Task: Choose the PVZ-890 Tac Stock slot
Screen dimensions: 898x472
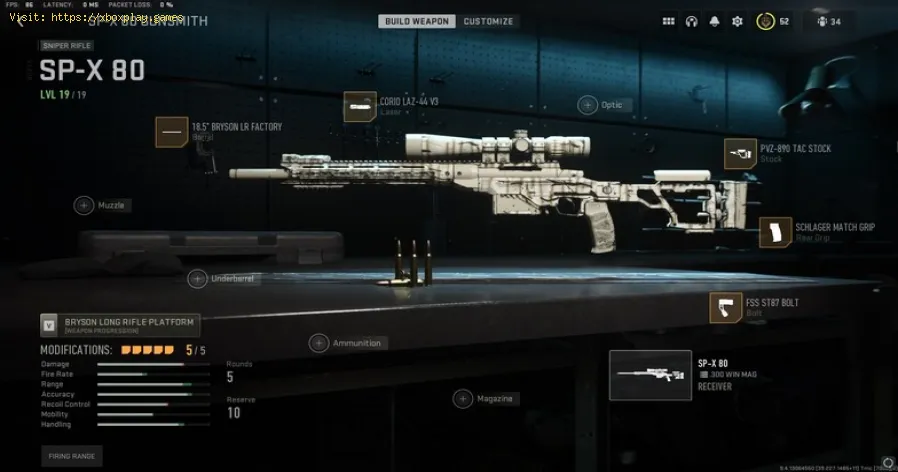Action: tap(741, 154)
